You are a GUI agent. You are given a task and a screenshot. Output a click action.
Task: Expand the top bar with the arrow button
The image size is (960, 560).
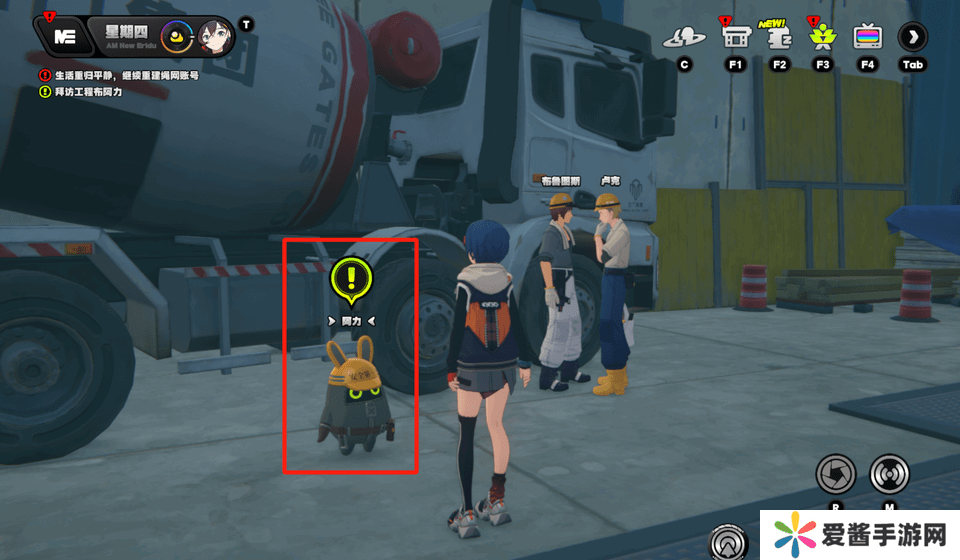912,38
